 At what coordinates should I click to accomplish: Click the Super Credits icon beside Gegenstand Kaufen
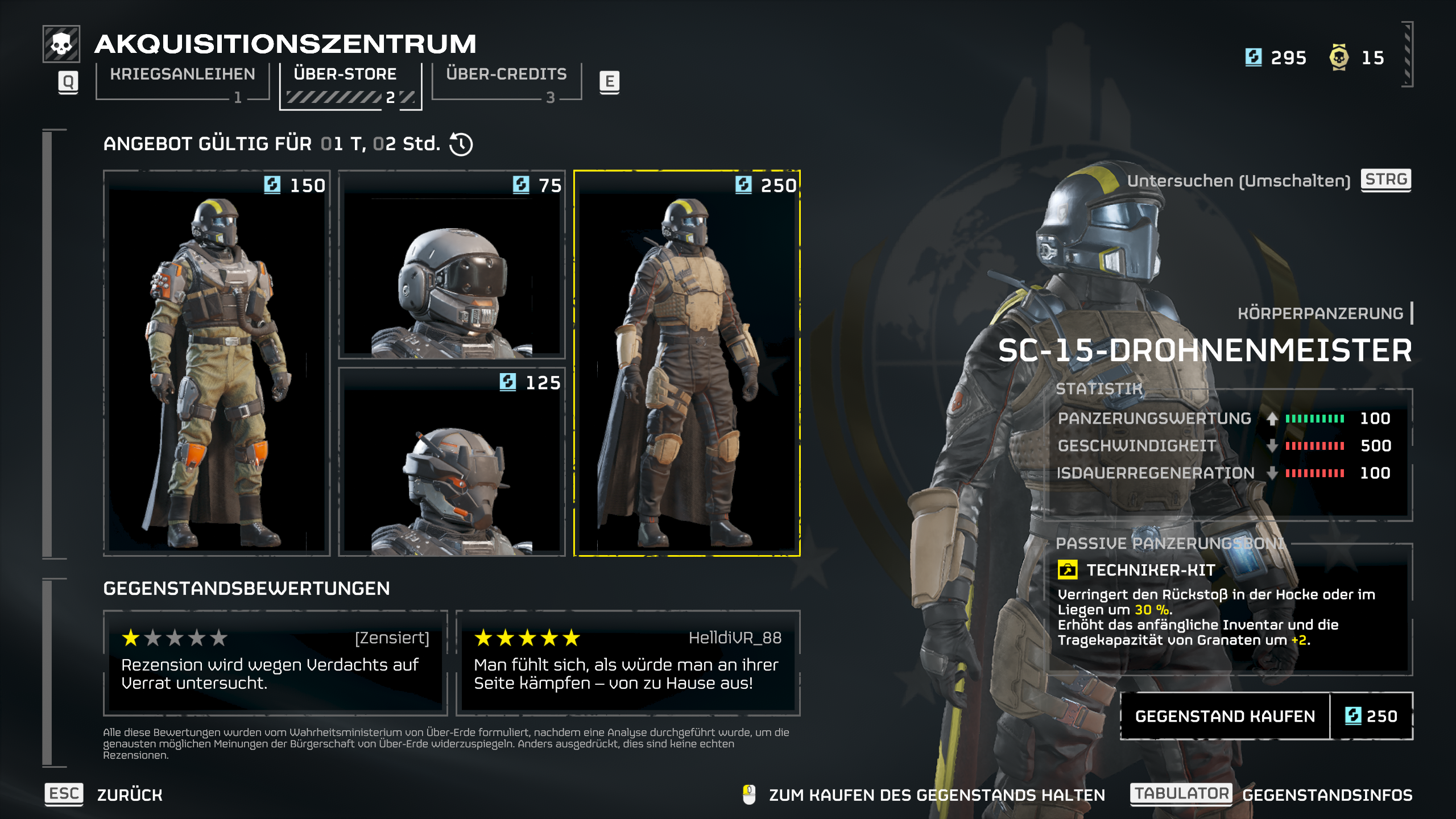[x=1354, y=716]
